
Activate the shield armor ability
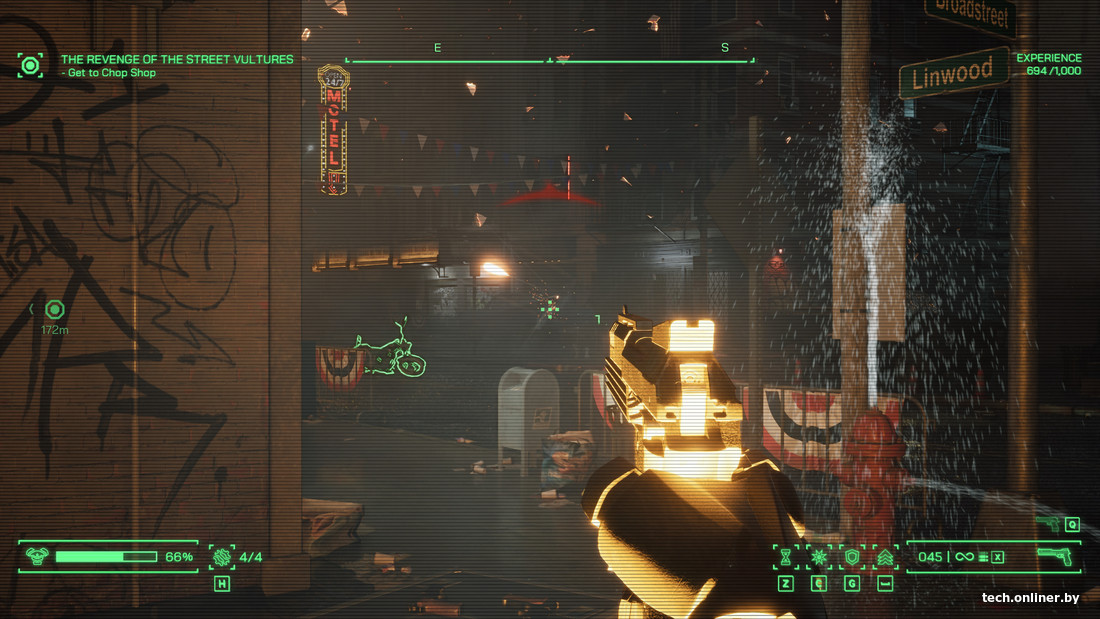[x=852, y=556]
